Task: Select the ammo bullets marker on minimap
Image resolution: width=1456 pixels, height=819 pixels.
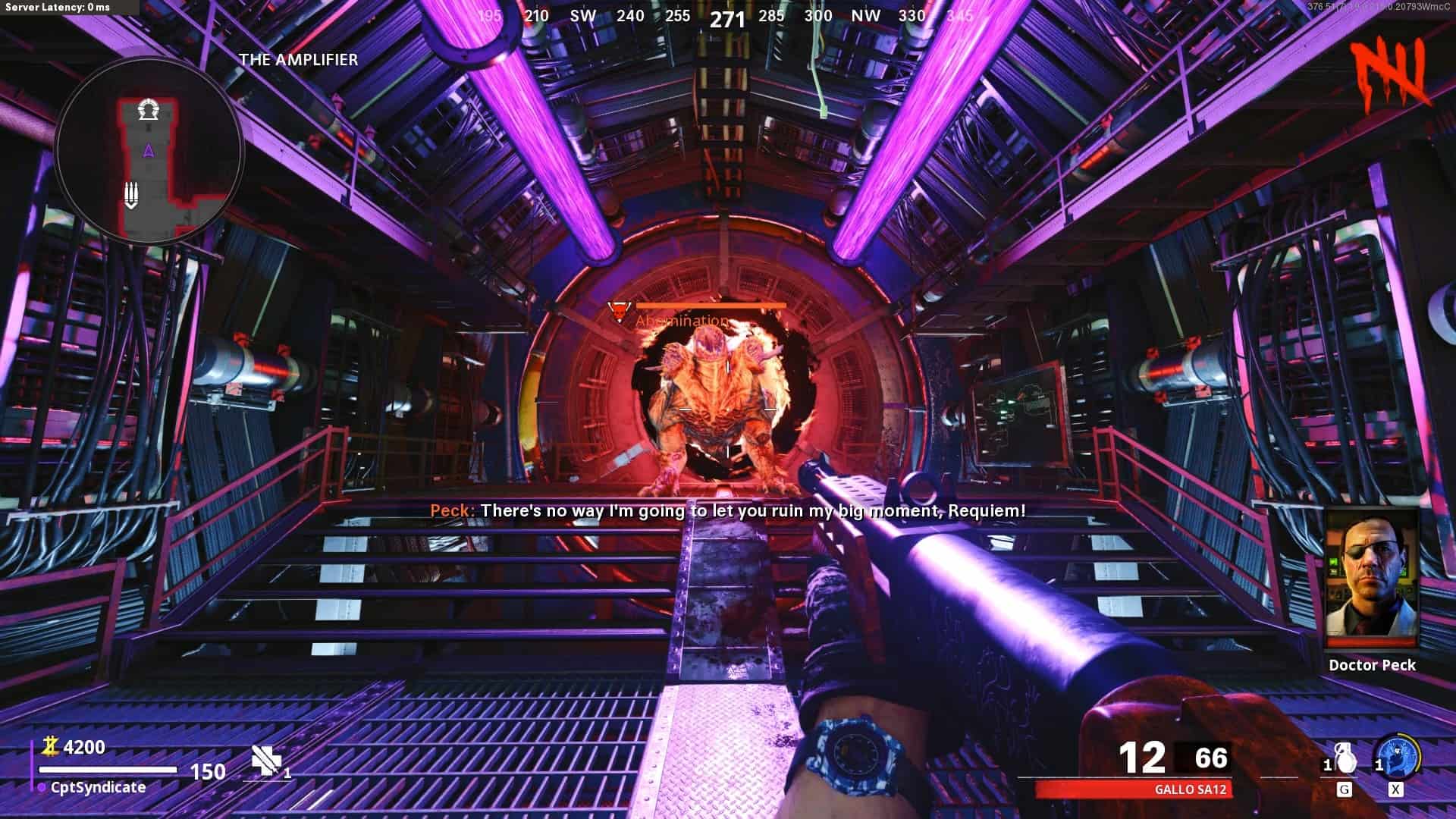Action: click(x=131, y=196)
